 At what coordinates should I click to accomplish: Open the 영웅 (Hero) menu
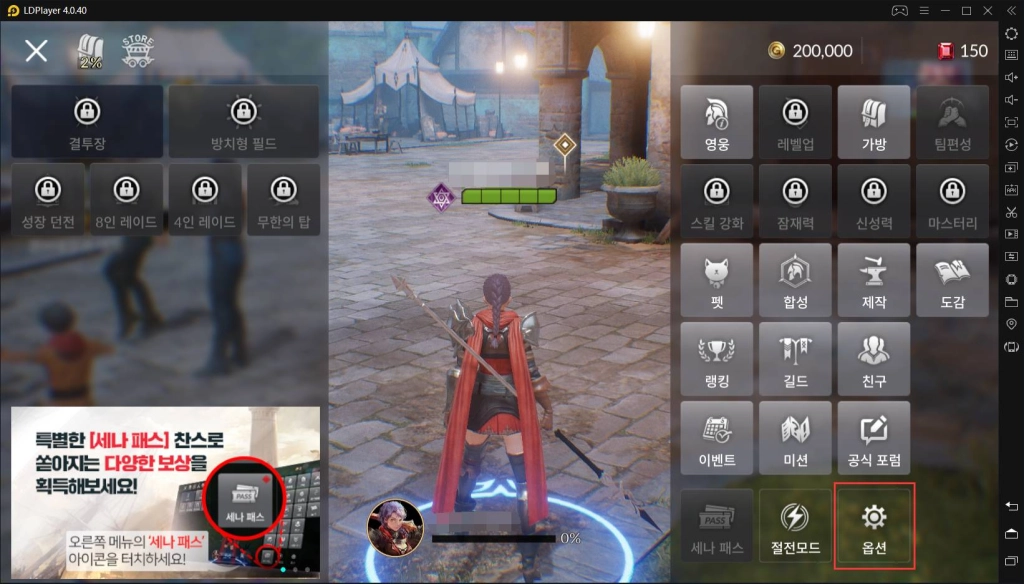tap(716, 122)
